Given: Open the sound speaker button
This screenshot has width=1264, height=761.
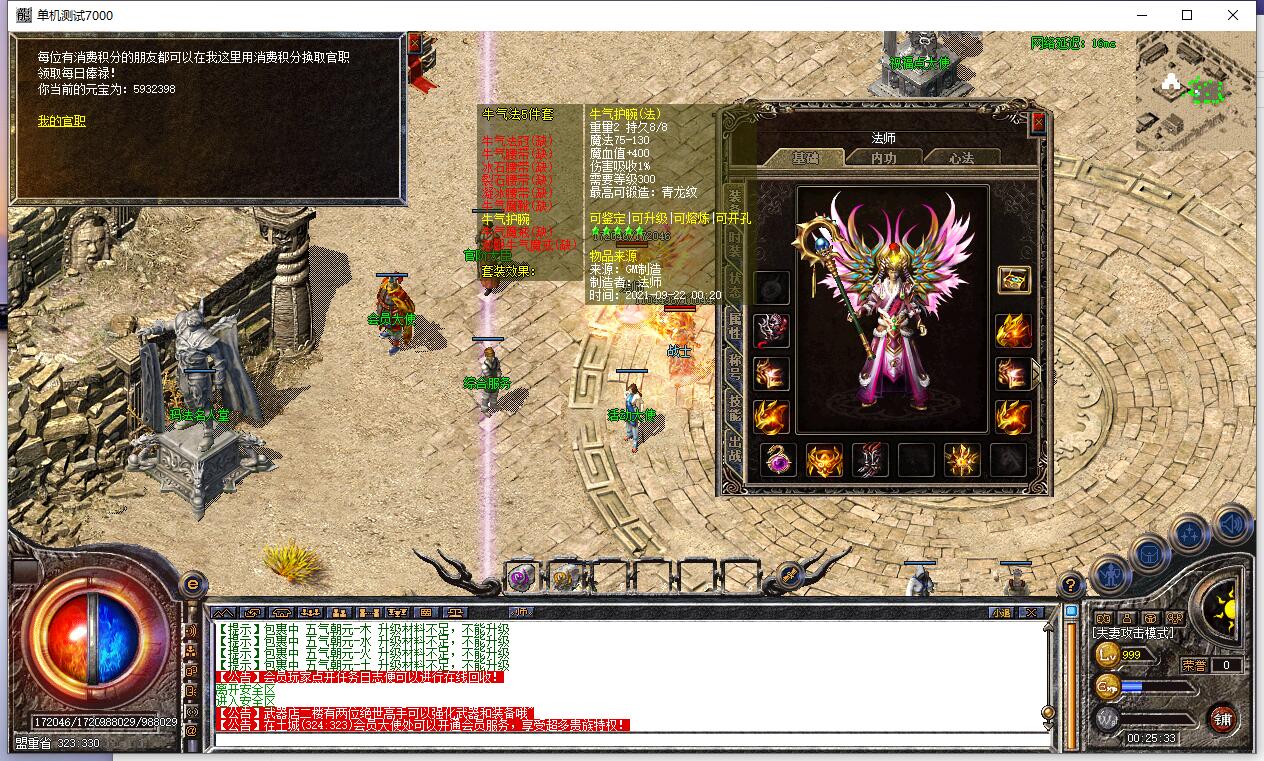Looking at the screenshot, I should point(1233,524).
